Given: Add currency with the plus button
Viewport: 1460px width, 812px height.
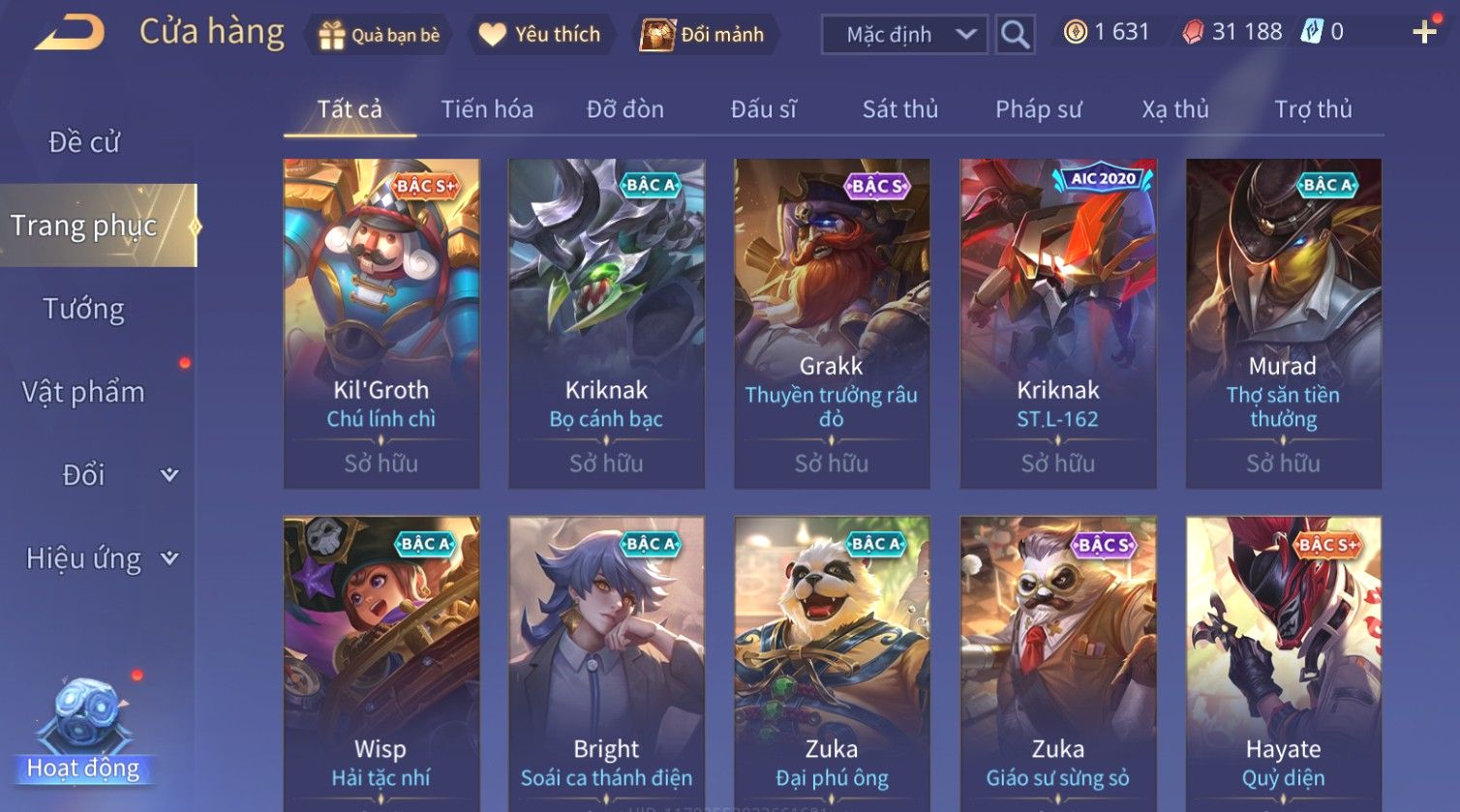Looking at the screenshot, I should [x=1423, y=33].
